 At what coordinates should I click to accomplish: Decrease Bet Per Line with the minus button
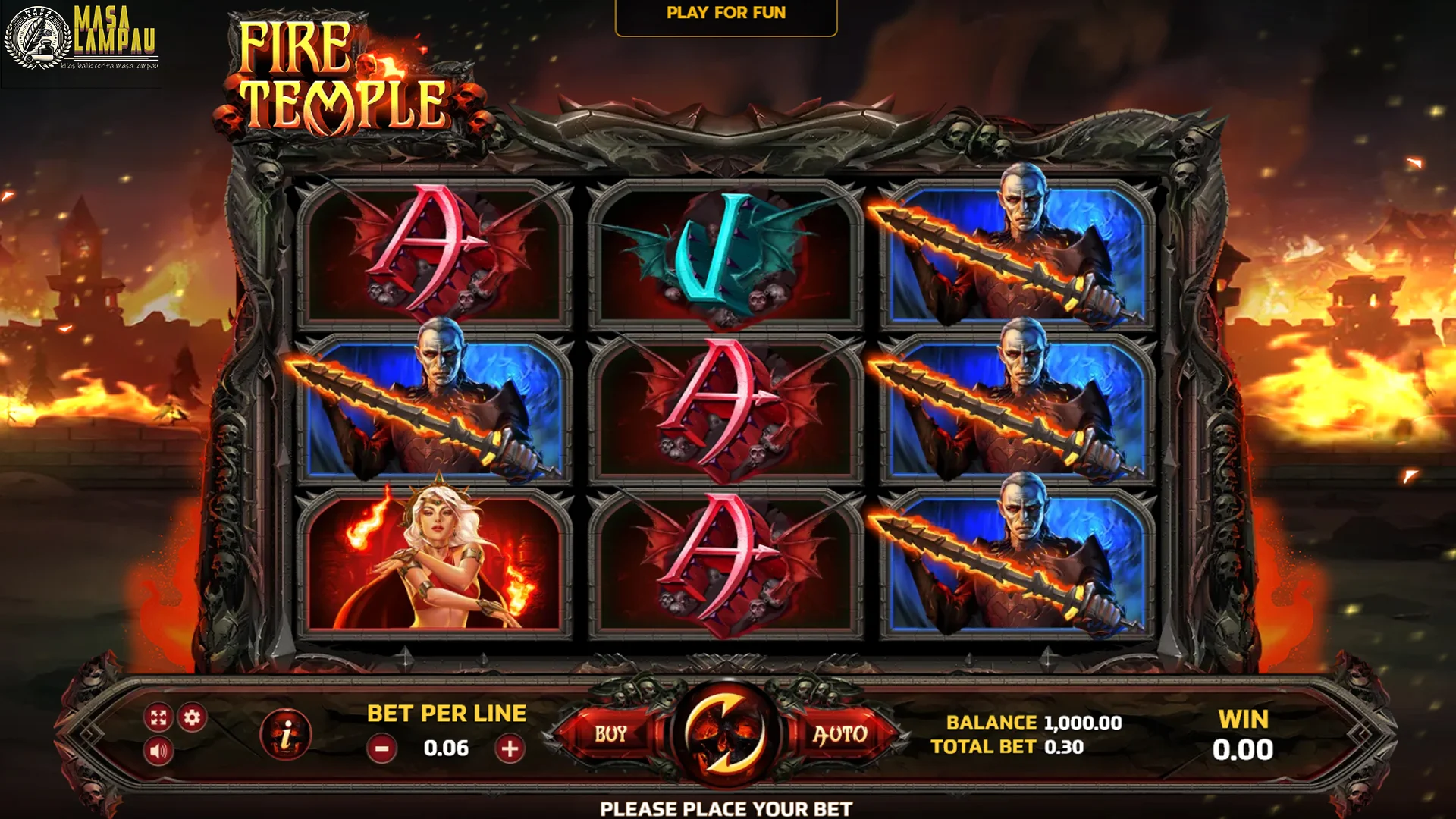coord(381,748)
